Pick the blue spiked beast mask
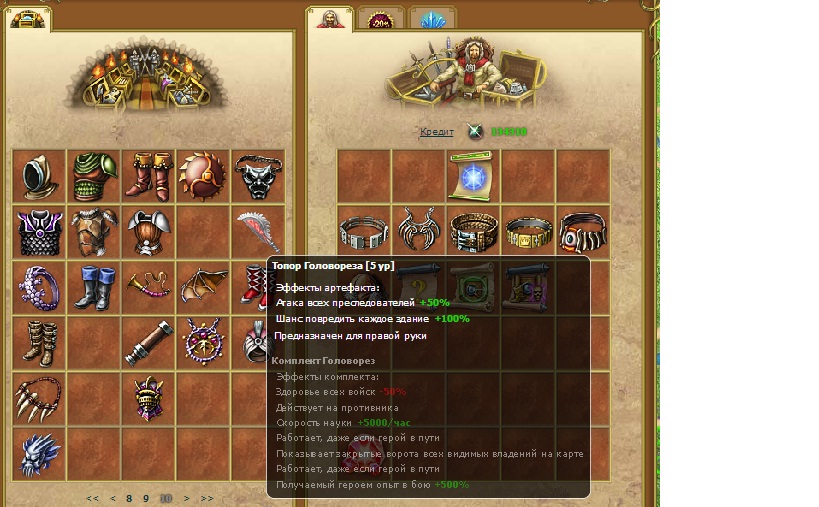The height and width of the screenshot is (507, 819). 38,453
